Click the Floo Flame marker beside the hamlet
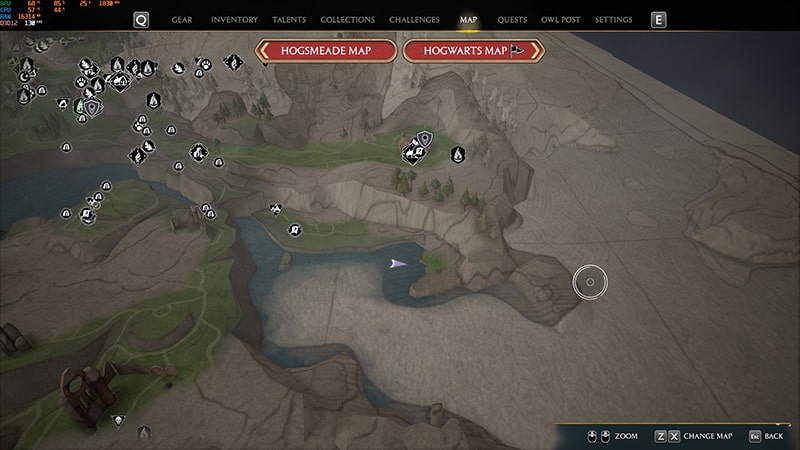The image size is (800, 450). (457, 155)
